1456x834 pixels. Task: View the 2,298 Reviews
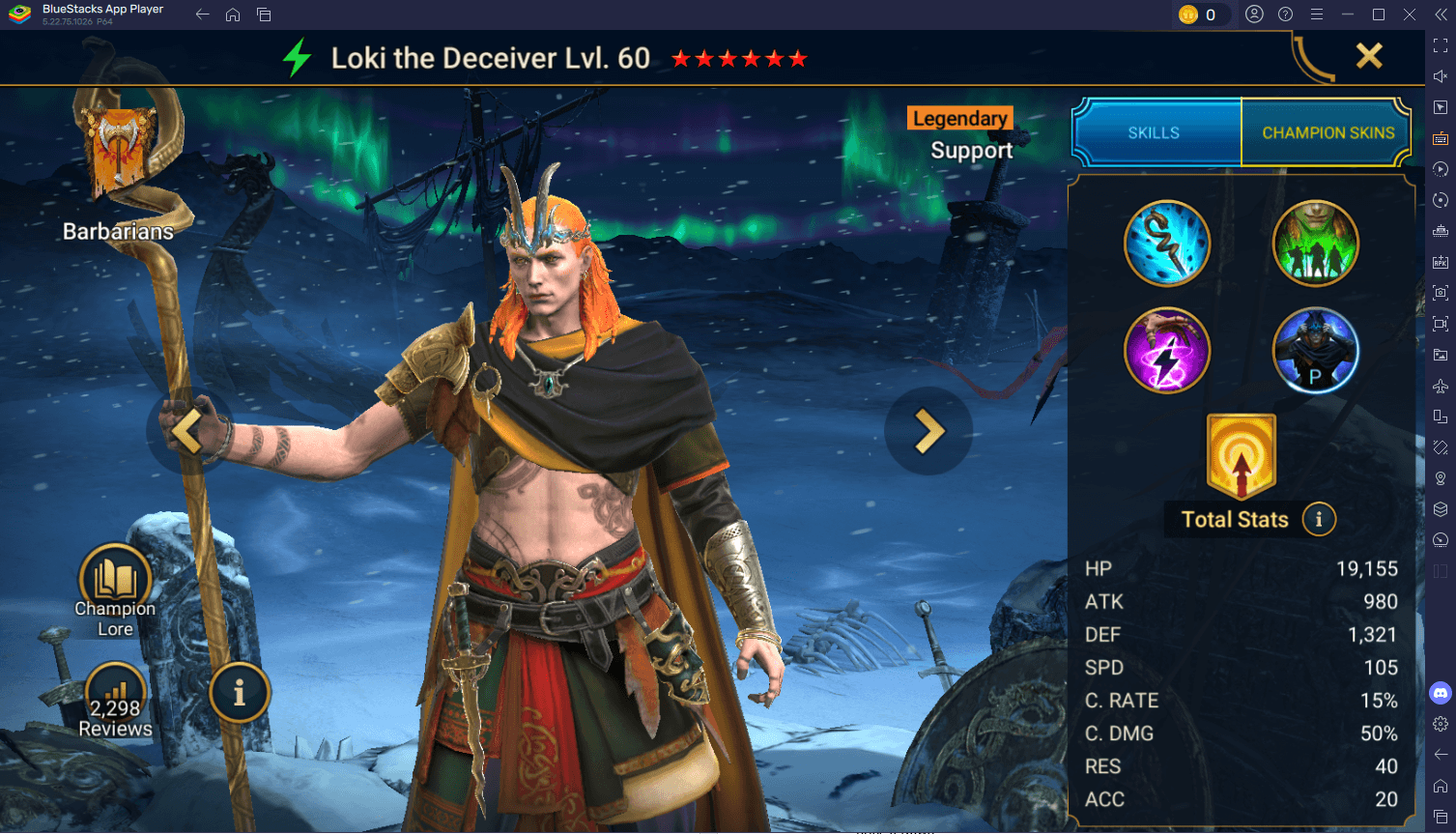click(115, 703)
